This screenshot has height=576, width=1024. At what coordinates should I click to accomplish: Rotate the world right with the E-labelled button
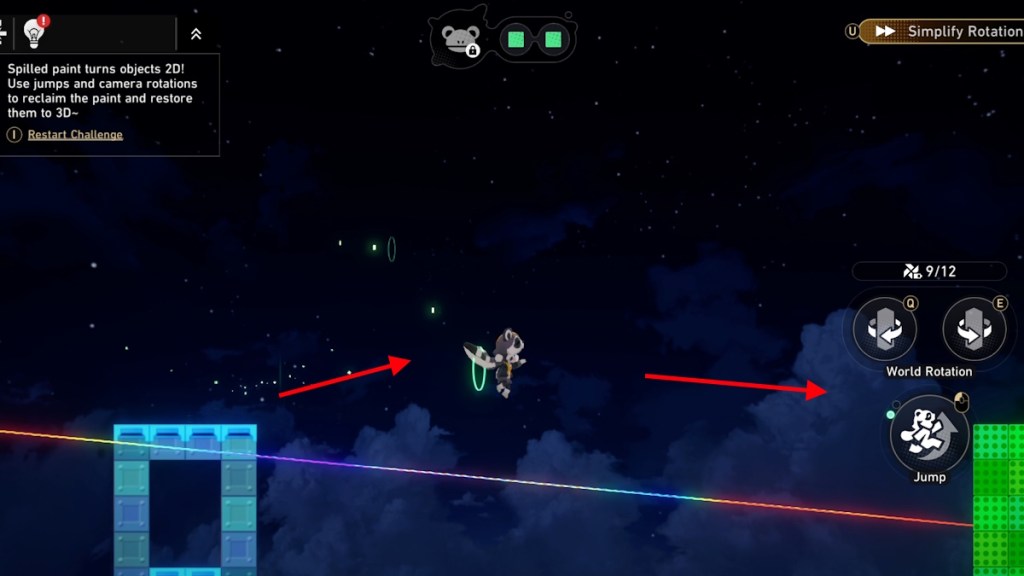click(x=973, y=330)
